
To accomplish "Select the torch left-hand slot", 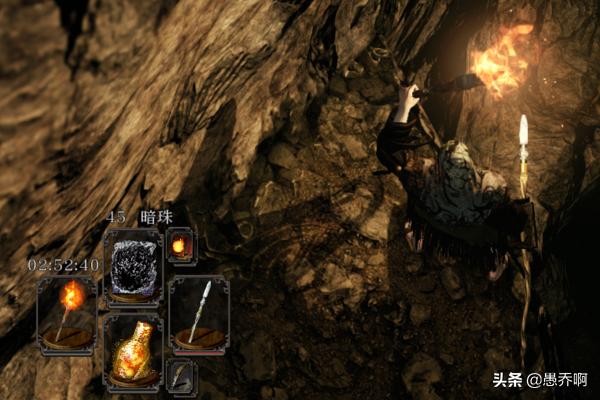I will click(x=68, y=314).
